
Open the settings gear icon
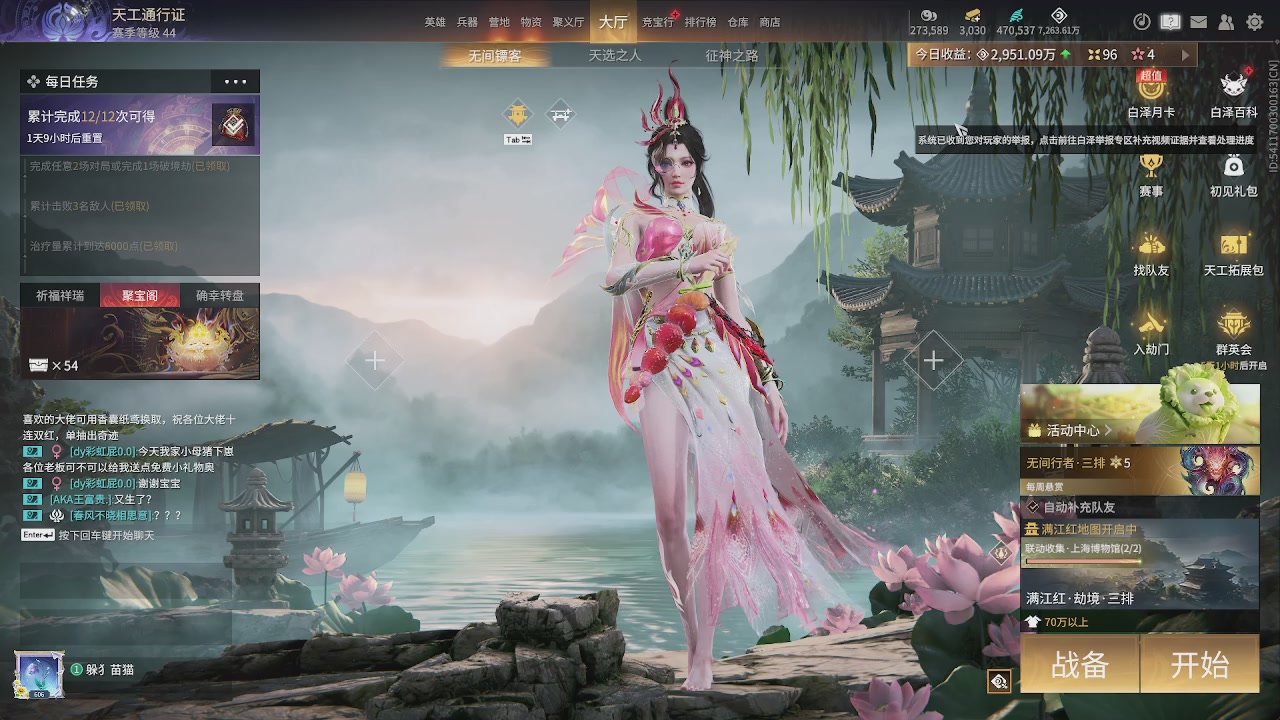pyautogui.click(x=1254, y=22)
